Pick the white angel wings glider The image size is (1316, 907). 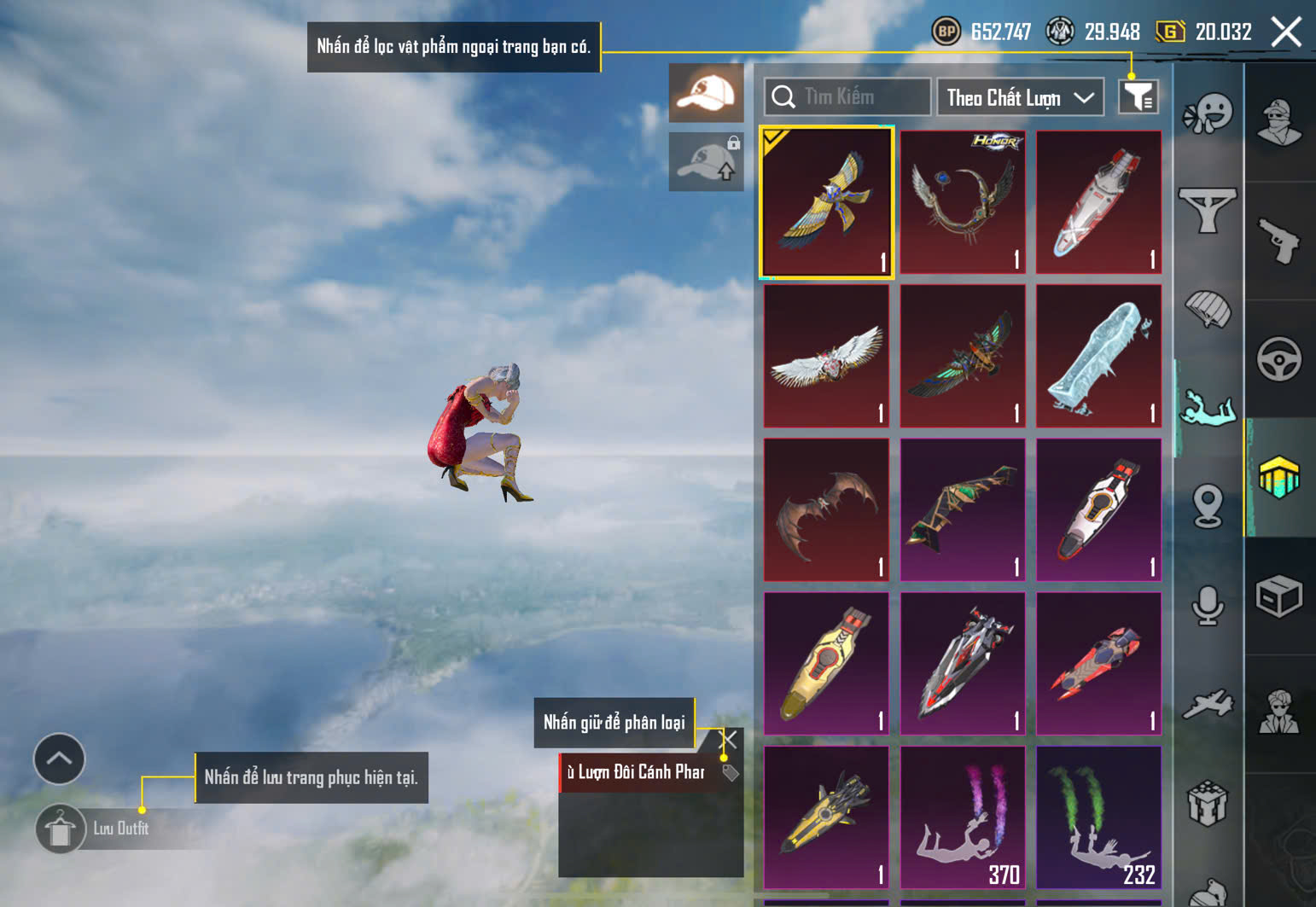click(x=826, y=356)
